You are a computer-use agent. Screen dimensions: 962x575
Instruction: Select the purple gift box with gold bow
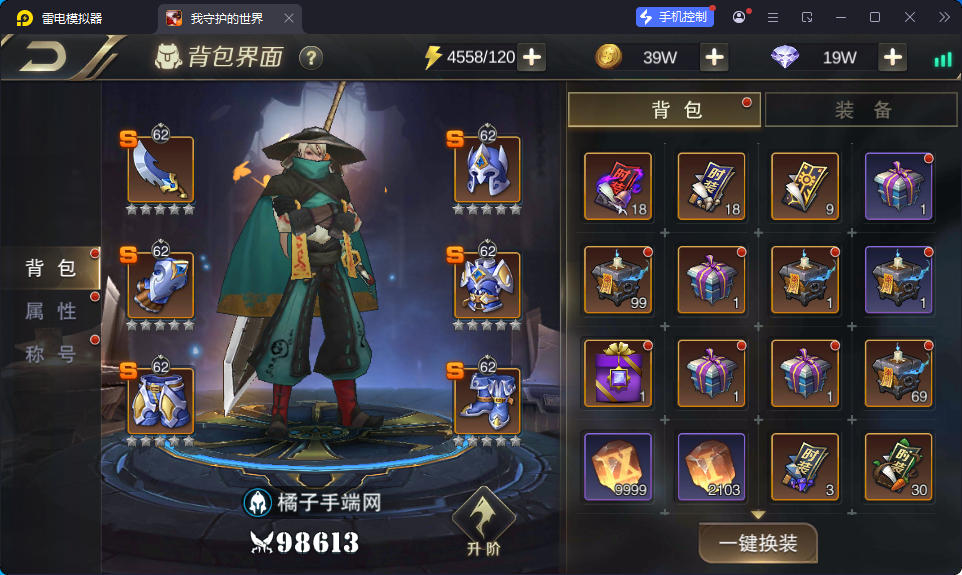click(x=617, y=373)
